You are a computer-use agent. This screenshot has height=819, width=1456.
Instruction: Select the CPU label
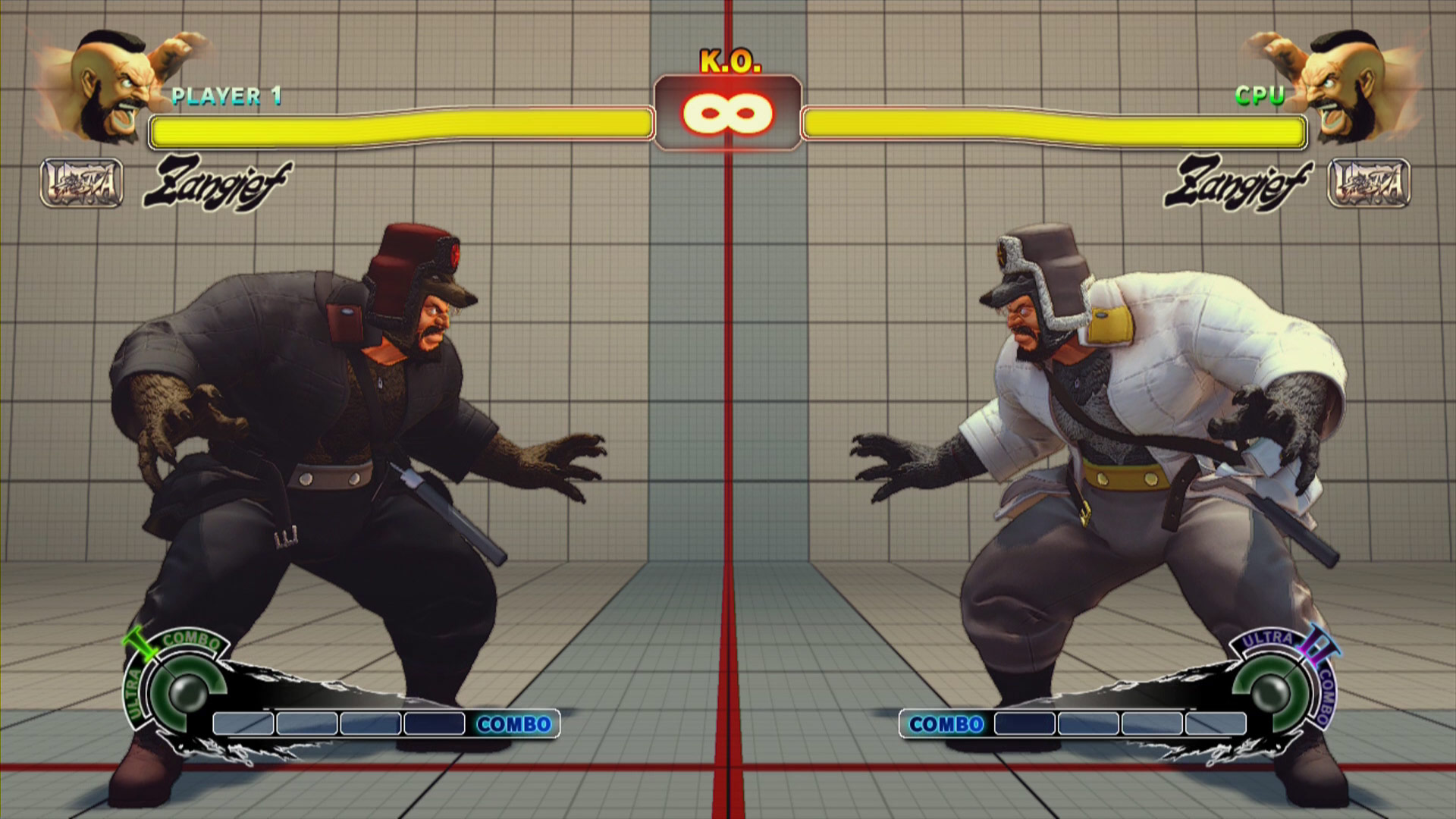point(1259,96)
